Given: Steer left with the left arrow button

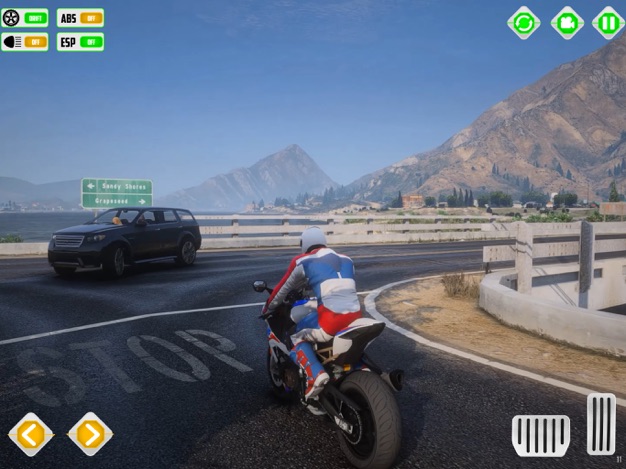Looking at the screenshot, I should [x=31, y=434].
